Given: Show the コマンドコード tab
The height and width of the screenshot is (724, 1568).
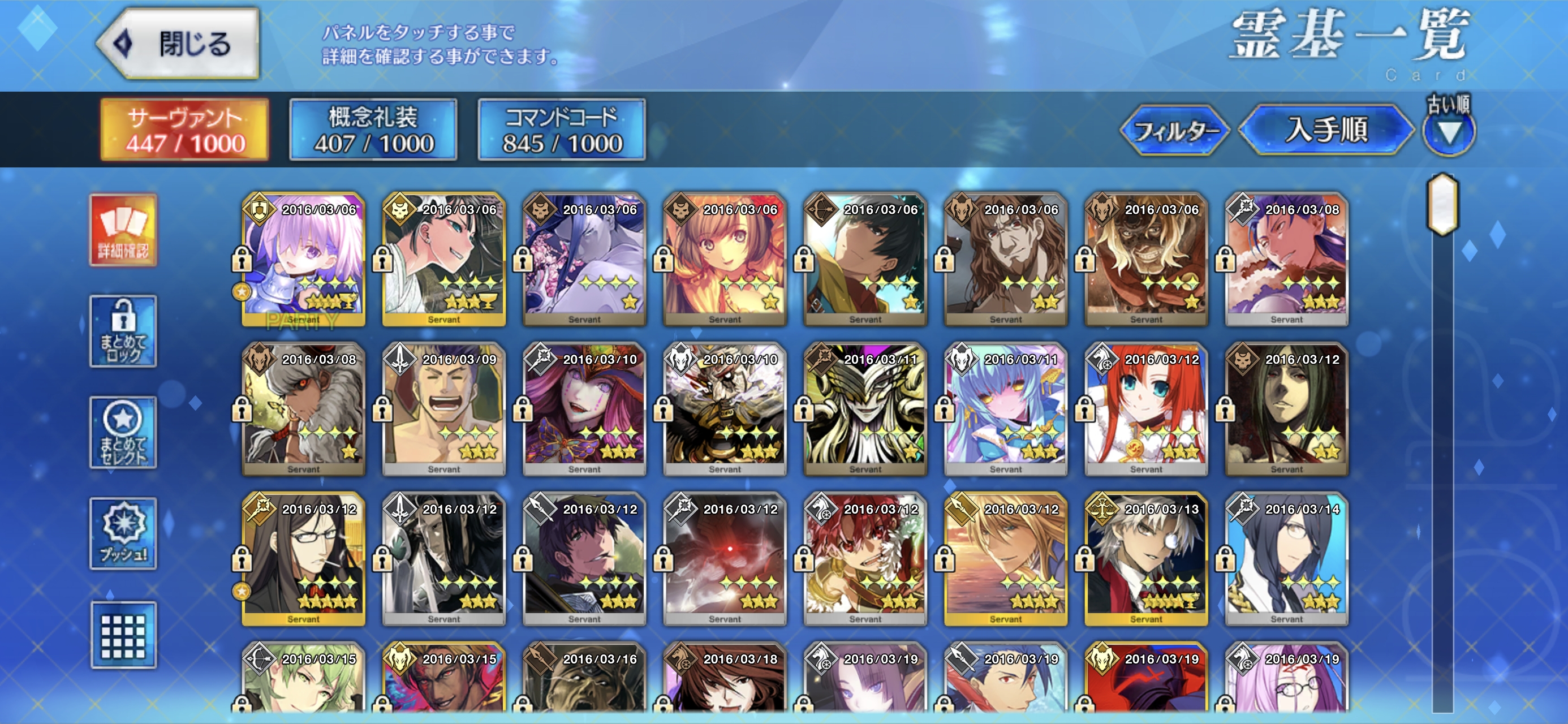Looking at the screenshot, I should [561, 130].
